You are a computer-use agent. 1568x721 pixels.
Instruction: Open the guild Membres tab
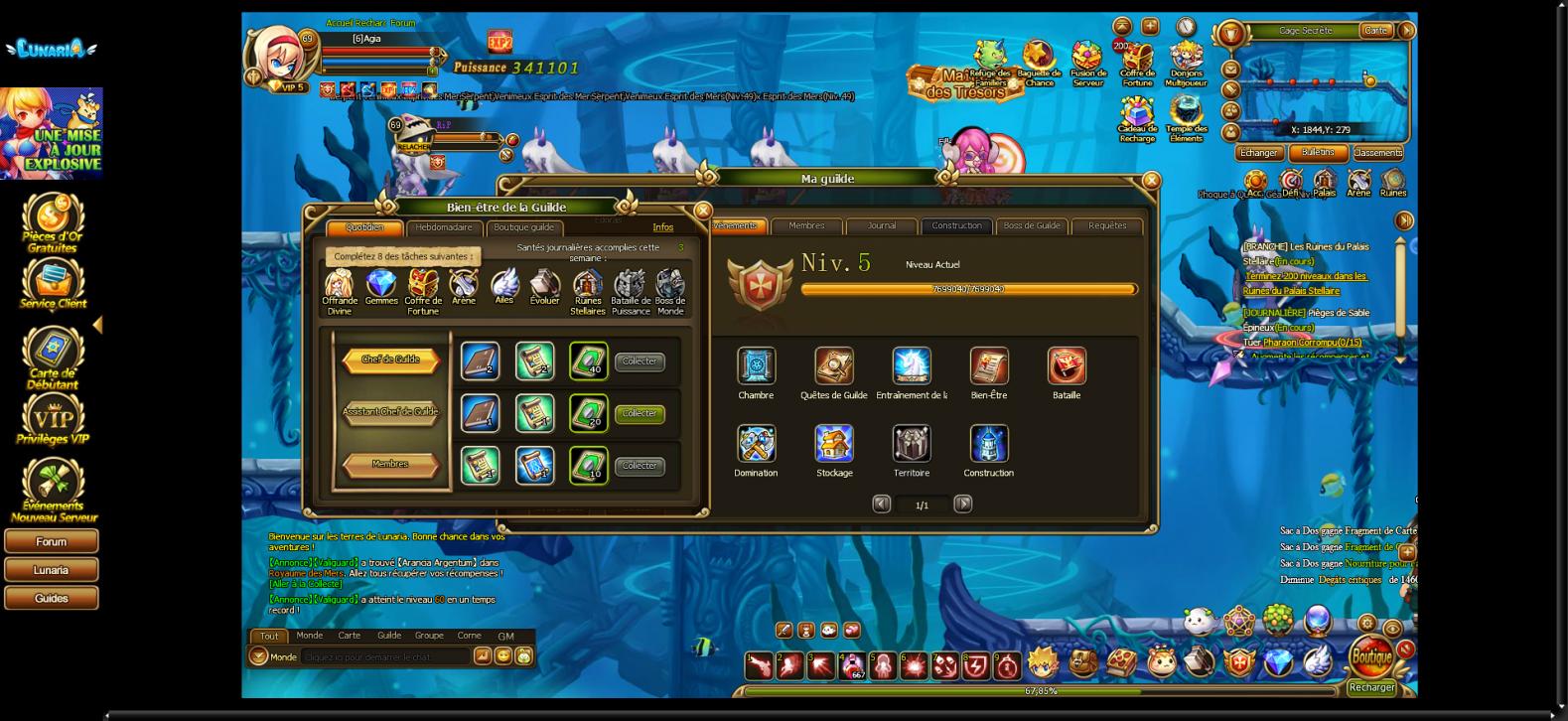(x=806, y=225)
